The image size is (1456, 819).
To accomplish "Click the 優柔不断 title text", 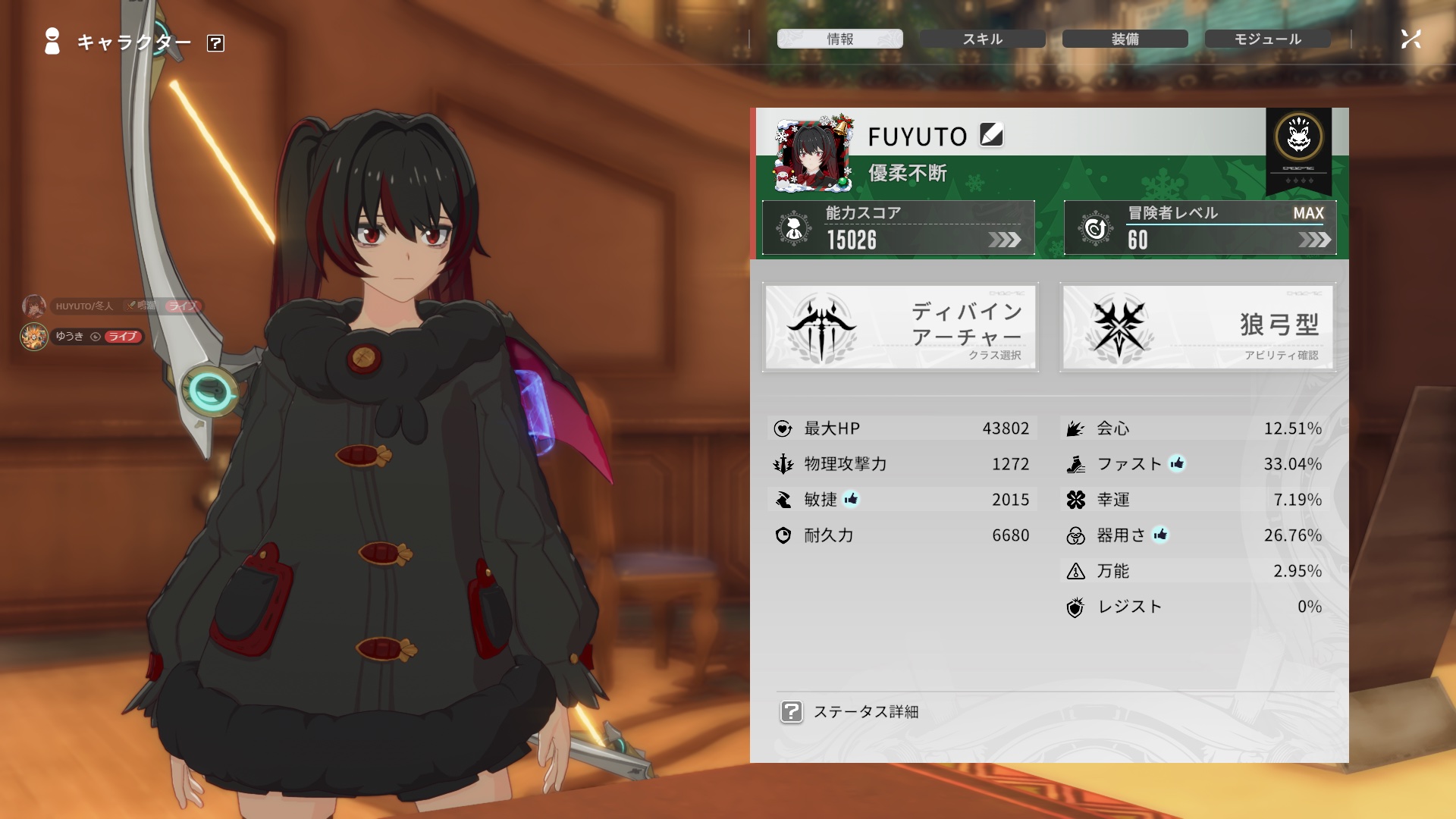I will pyautogui.click(x=908, y=174).
